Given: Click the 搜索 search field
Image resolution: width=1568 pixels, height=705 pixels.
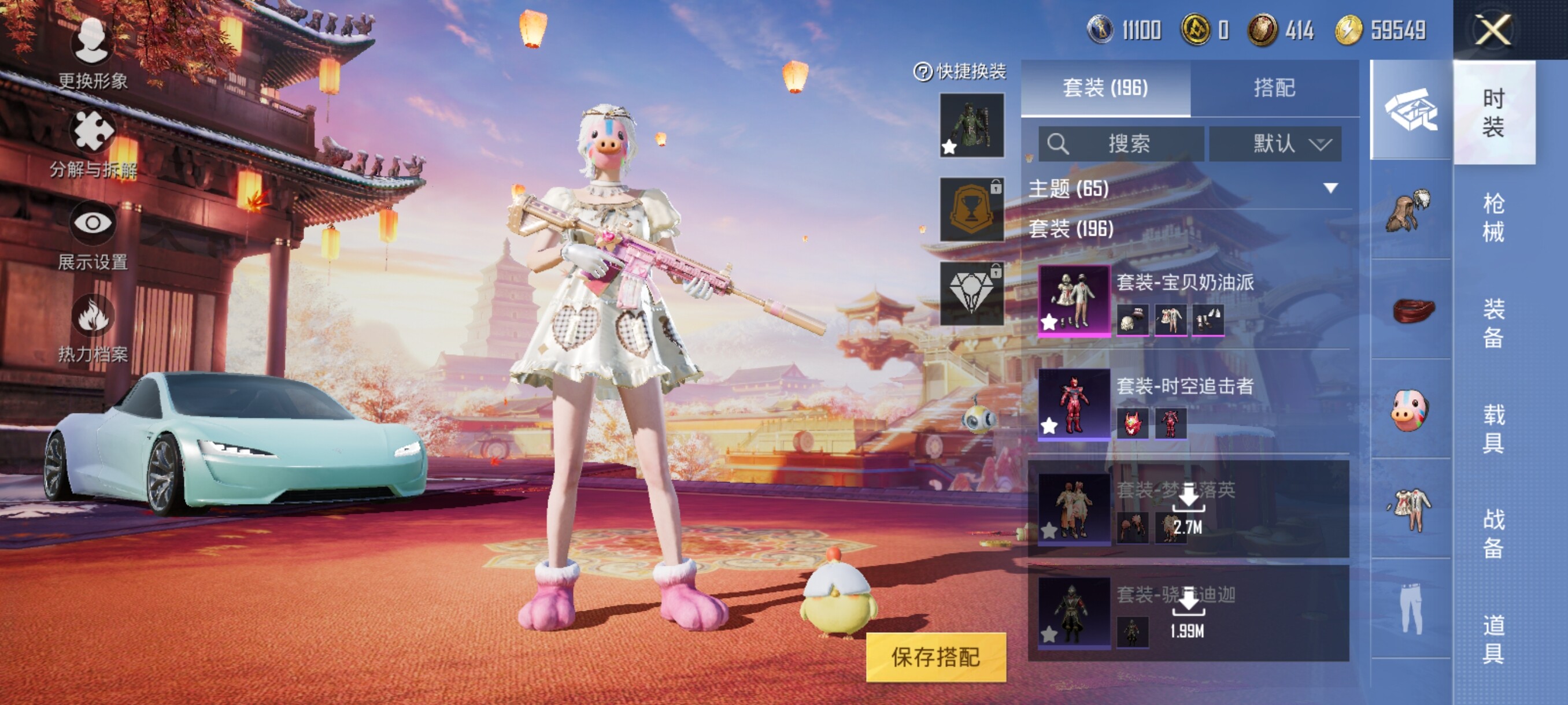Looking at the screenshot, I should click(x=1121, y=144).
